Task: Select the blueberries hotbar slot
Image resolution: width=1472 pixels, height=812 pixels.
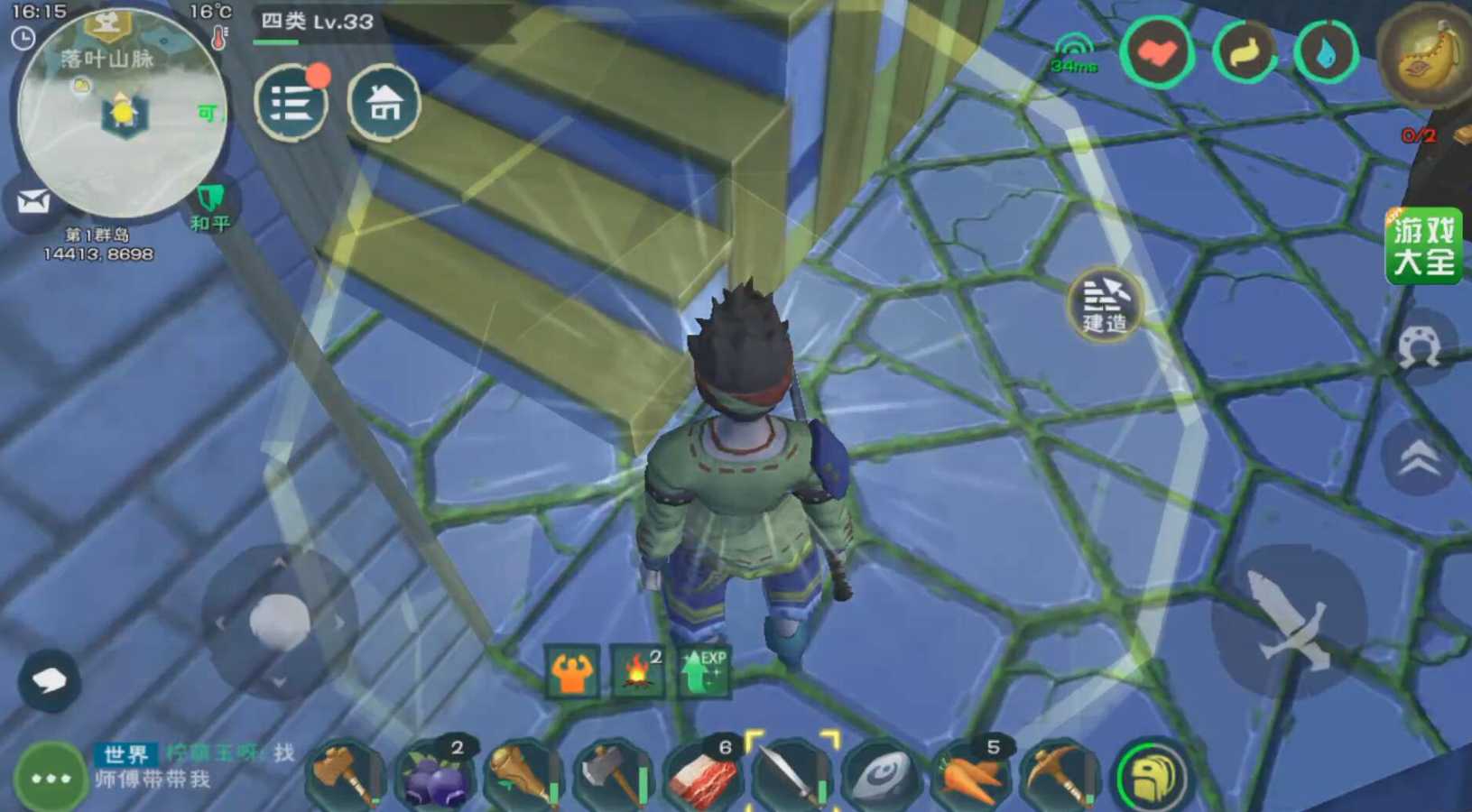Action: pyautogui.click(x=436, y=776)
